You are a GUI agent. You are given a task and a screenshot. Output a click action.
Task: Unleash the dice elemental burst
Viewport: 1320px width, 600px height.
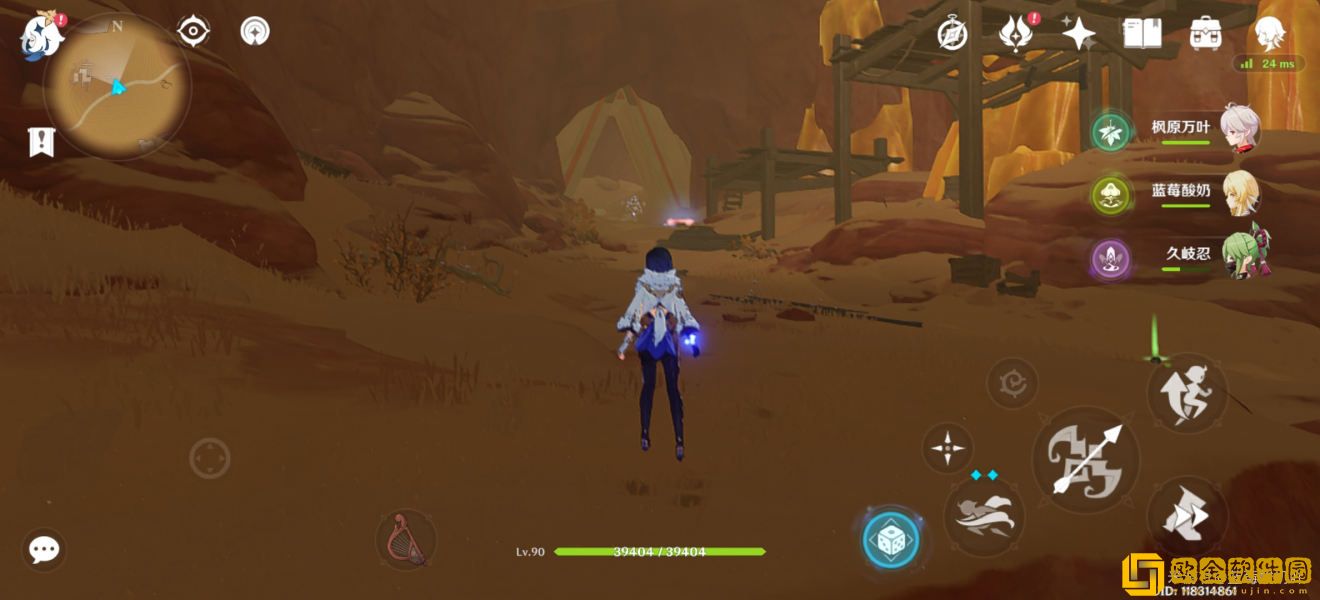pos(890,541)
